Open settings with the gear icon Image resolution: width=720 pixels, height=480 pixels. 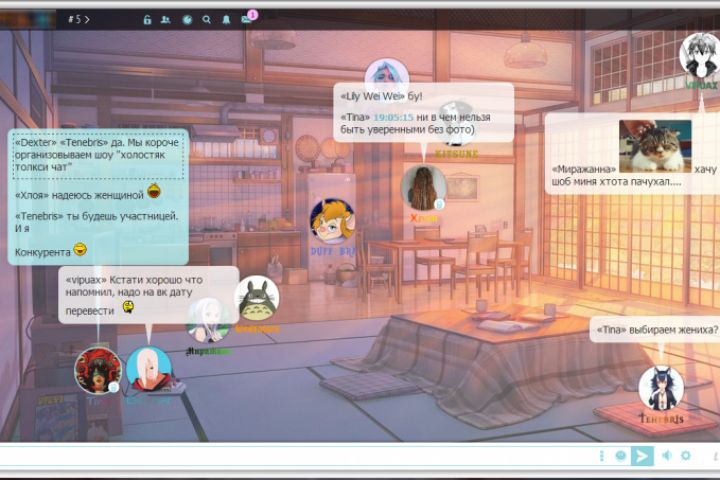pyautogui.click(x=686, y=456)
